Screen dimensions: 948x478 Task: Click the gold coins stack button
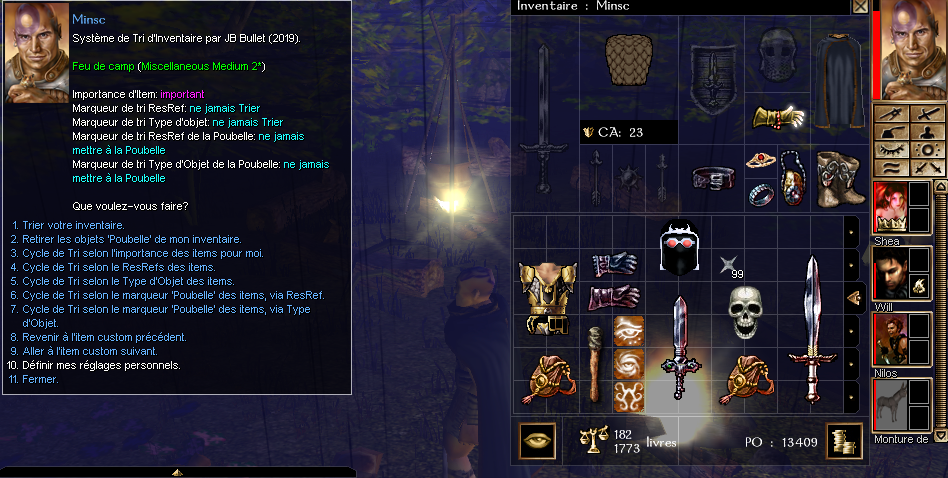coord(844,440)
